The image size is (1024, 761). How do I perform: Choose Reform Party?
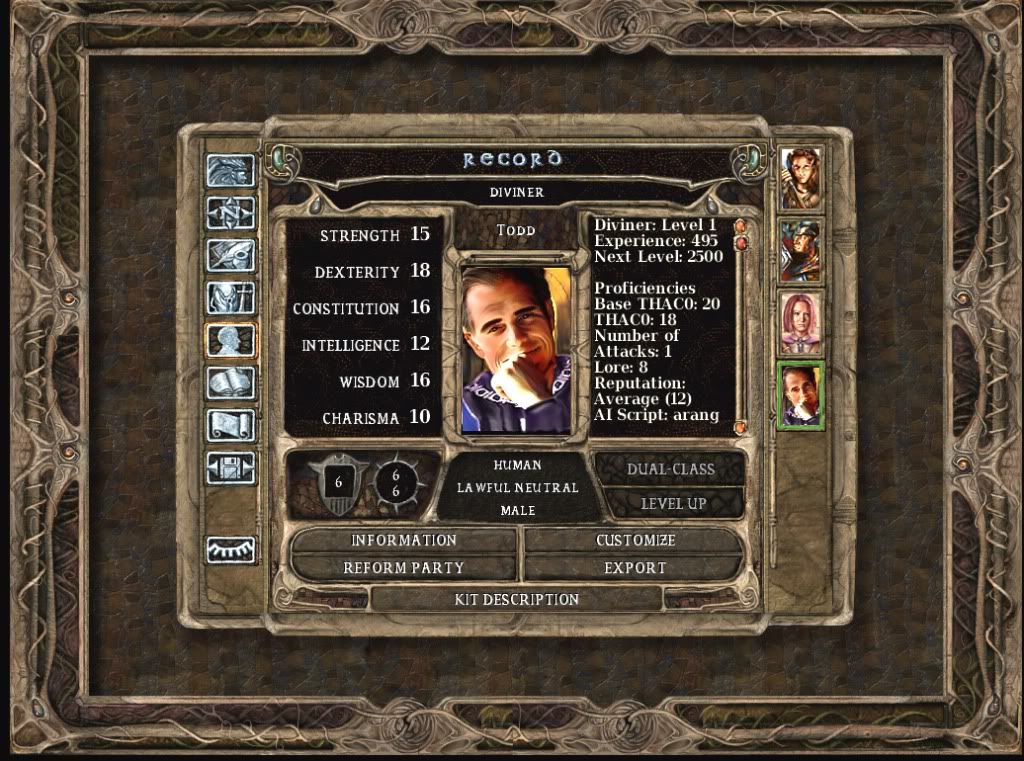[x=403, y=568]
